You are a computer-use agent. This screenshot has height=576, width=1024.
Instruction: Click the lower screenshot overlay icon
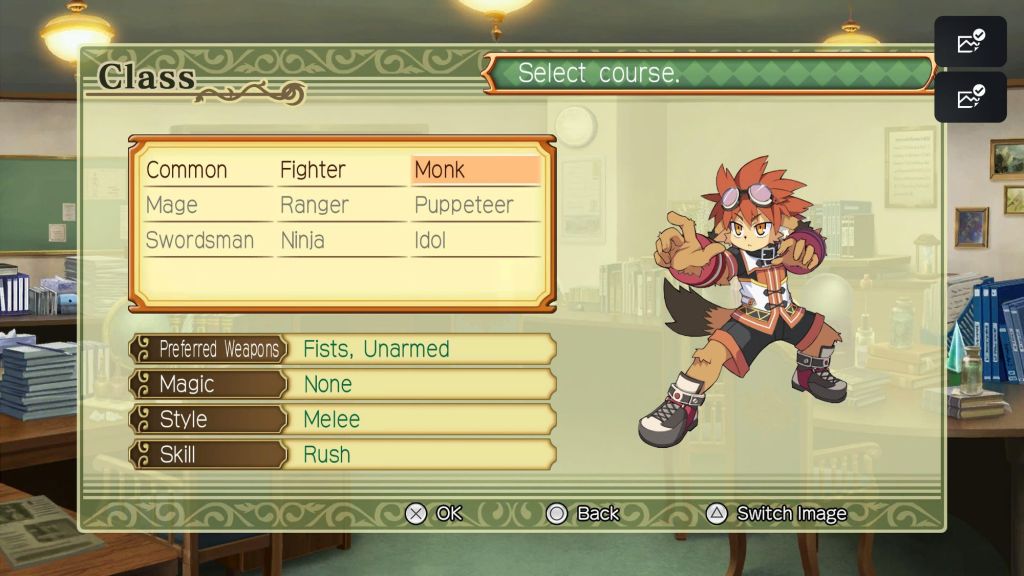click(970, 97)
